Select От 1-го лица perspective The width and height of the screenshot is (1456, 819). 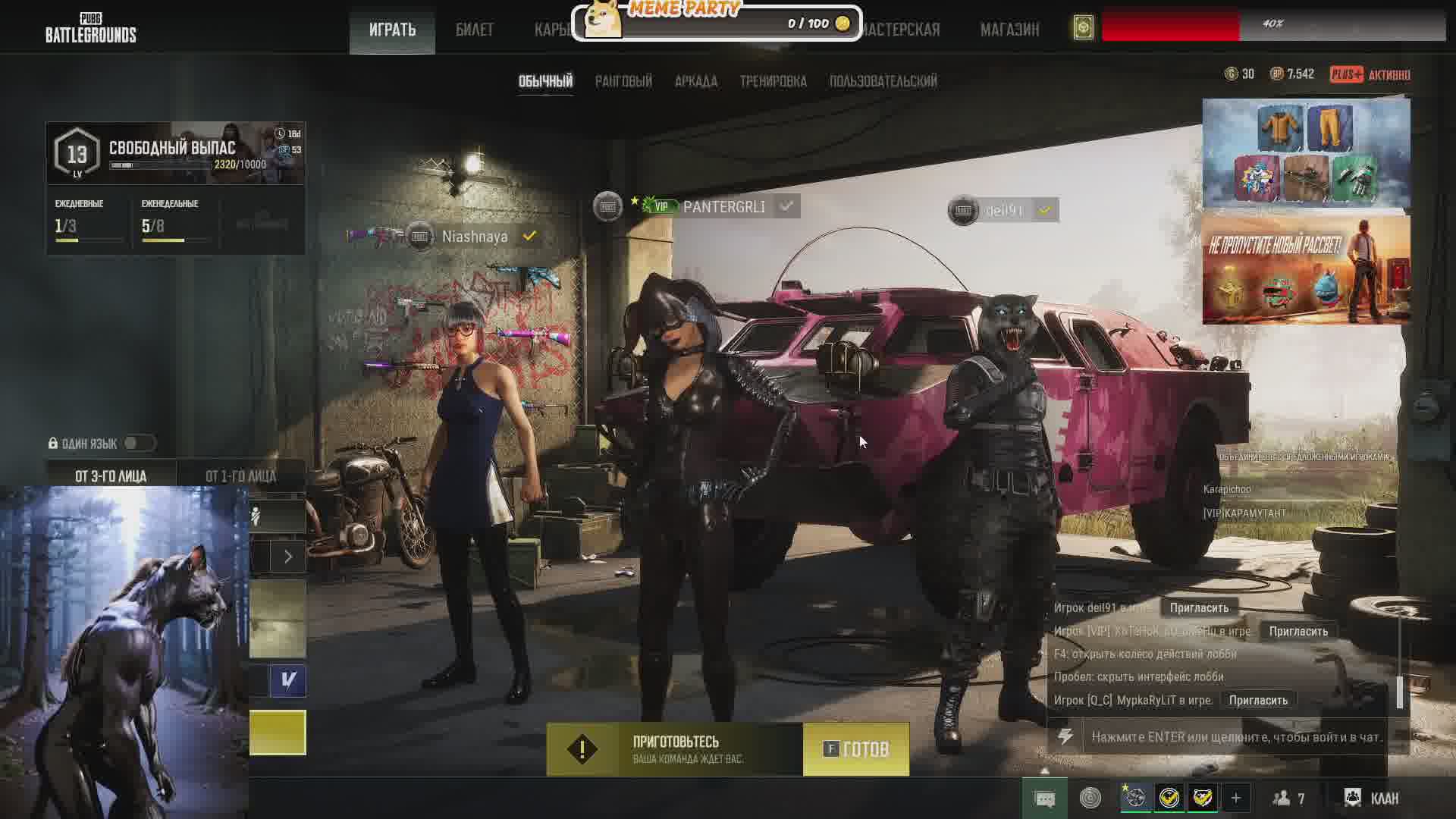tap(240, 476)
